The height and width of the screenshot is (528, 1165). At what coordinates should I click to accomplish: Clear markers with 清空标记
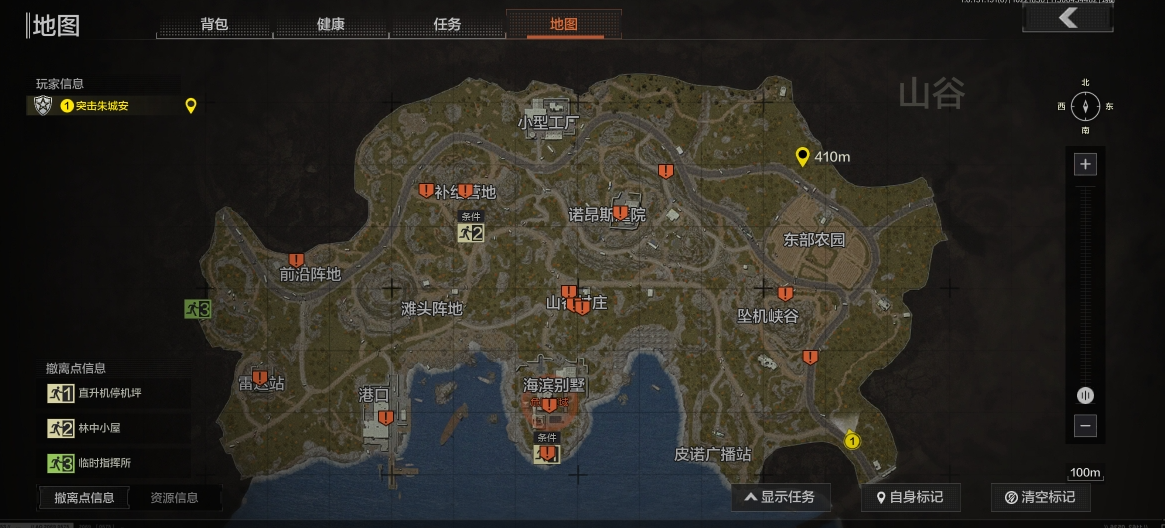coord(1040,497)
